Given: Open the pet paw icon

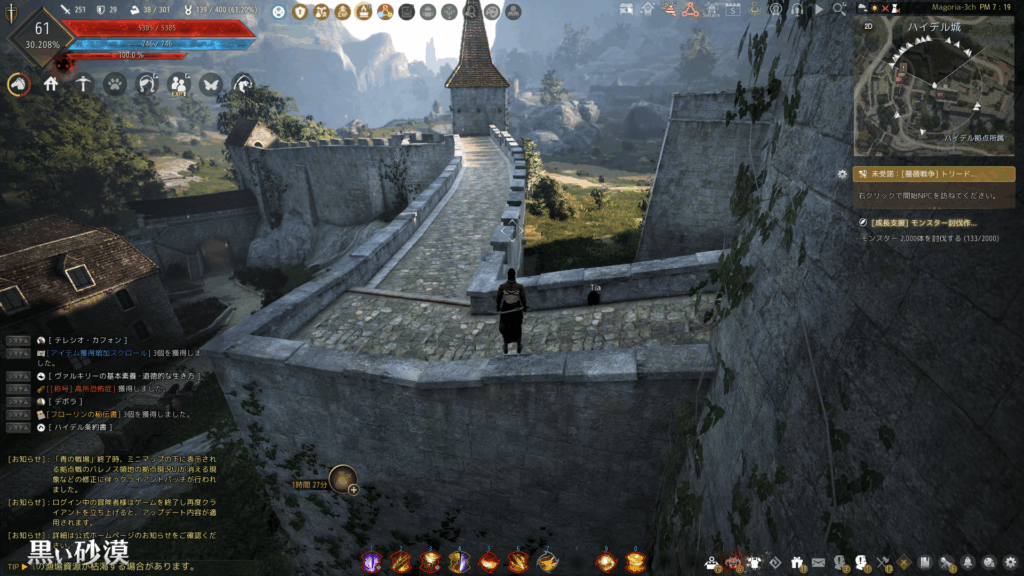Looking at the screenshot, I should [114, 85].
